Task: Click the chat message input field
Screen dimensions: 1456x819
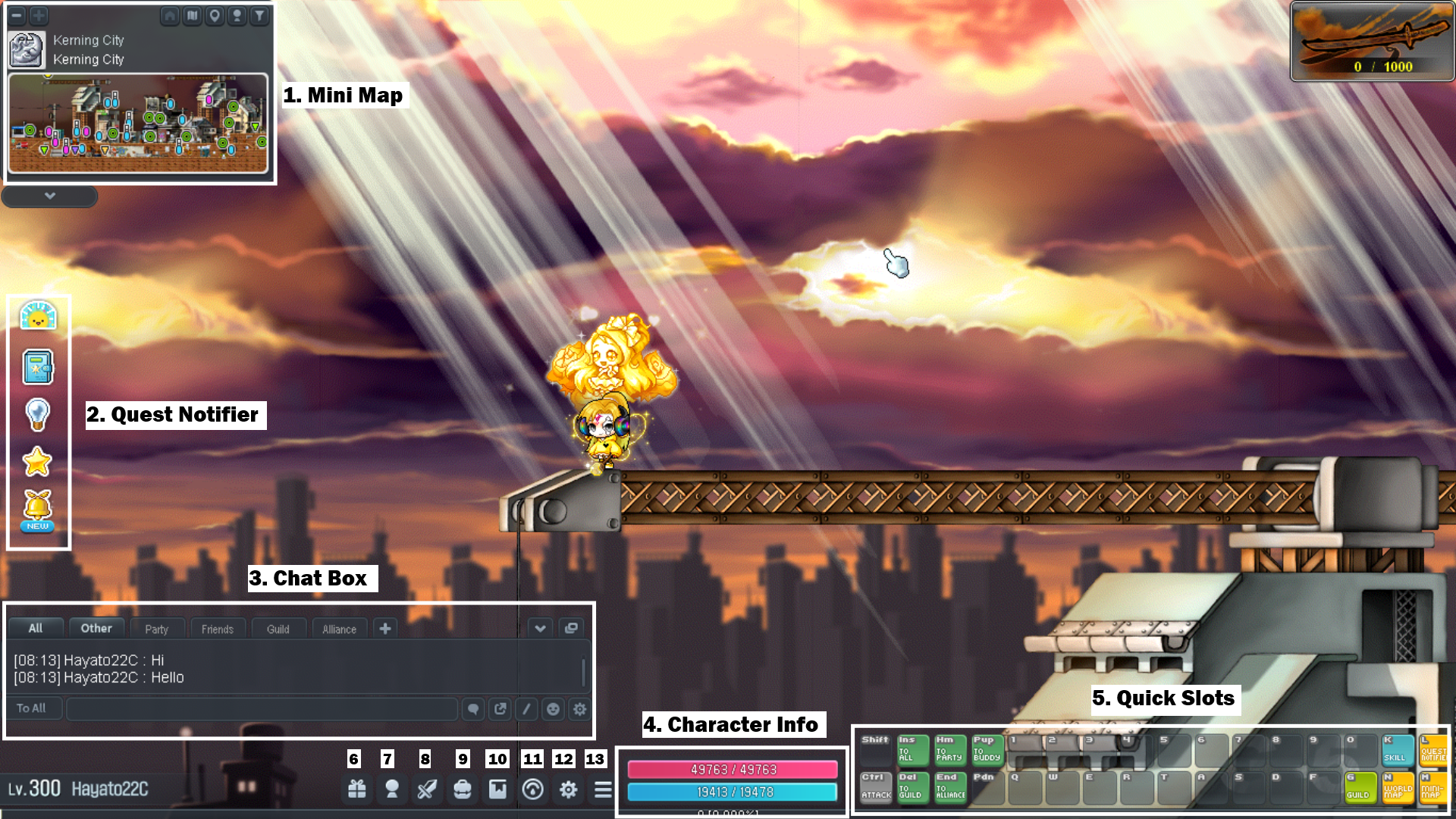Action: (262, 709)
